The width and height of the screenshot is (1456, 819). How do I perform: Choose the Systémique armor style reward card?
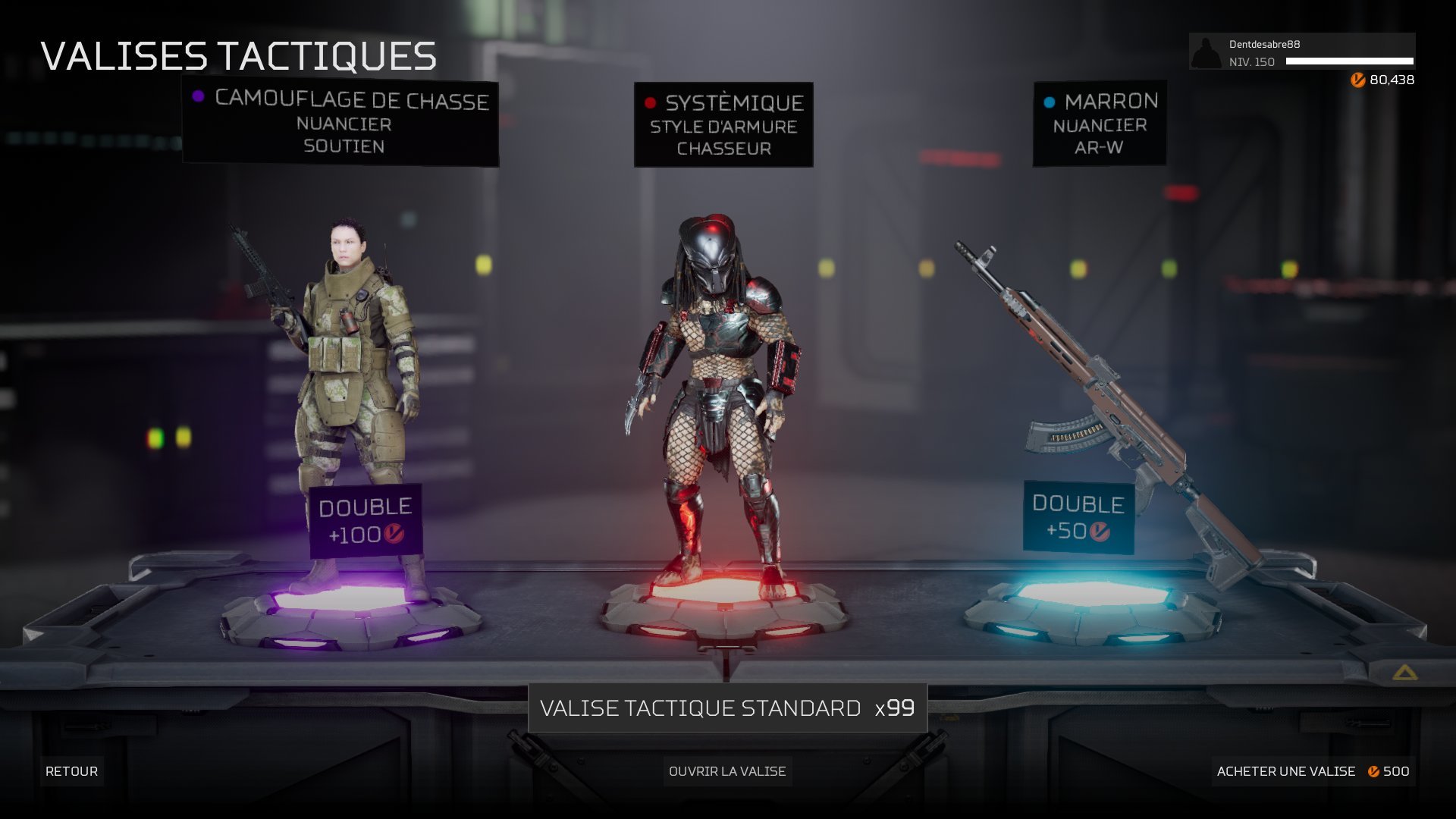pyautogui.click(x=723, y=125)
